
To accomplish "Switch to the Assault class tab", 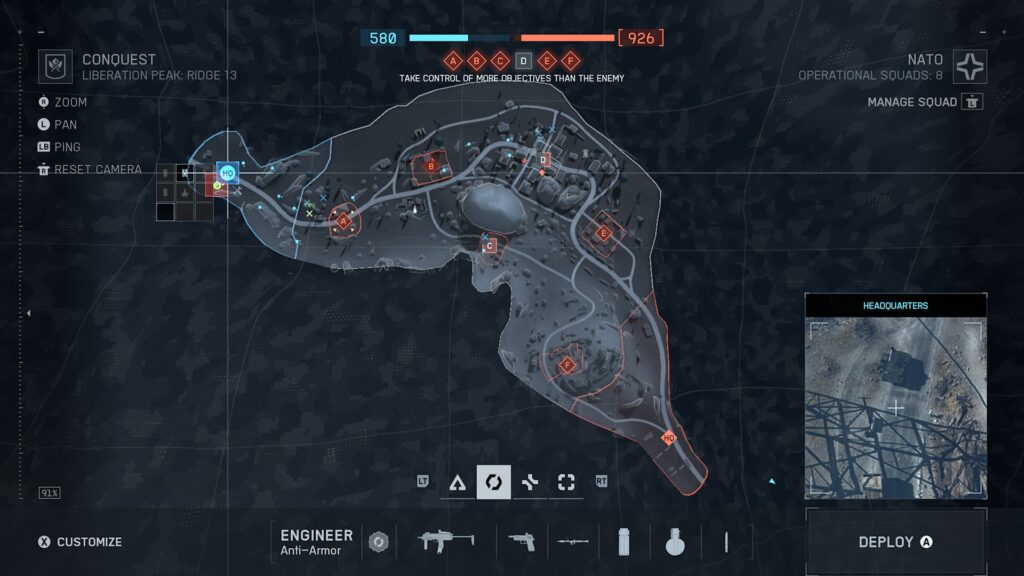I will pyautogui.click(x=458, y=482).
